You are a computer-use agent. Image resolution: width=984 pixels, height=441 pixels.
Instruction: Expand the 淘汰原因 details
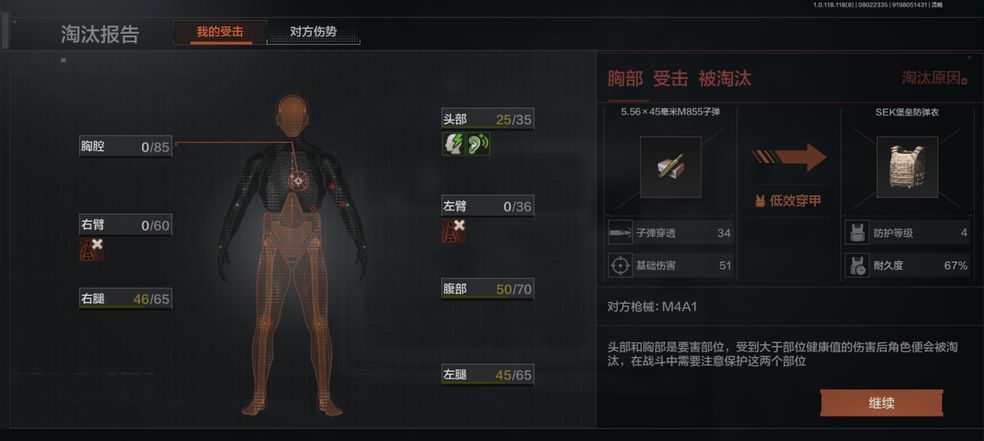(934, 78)
